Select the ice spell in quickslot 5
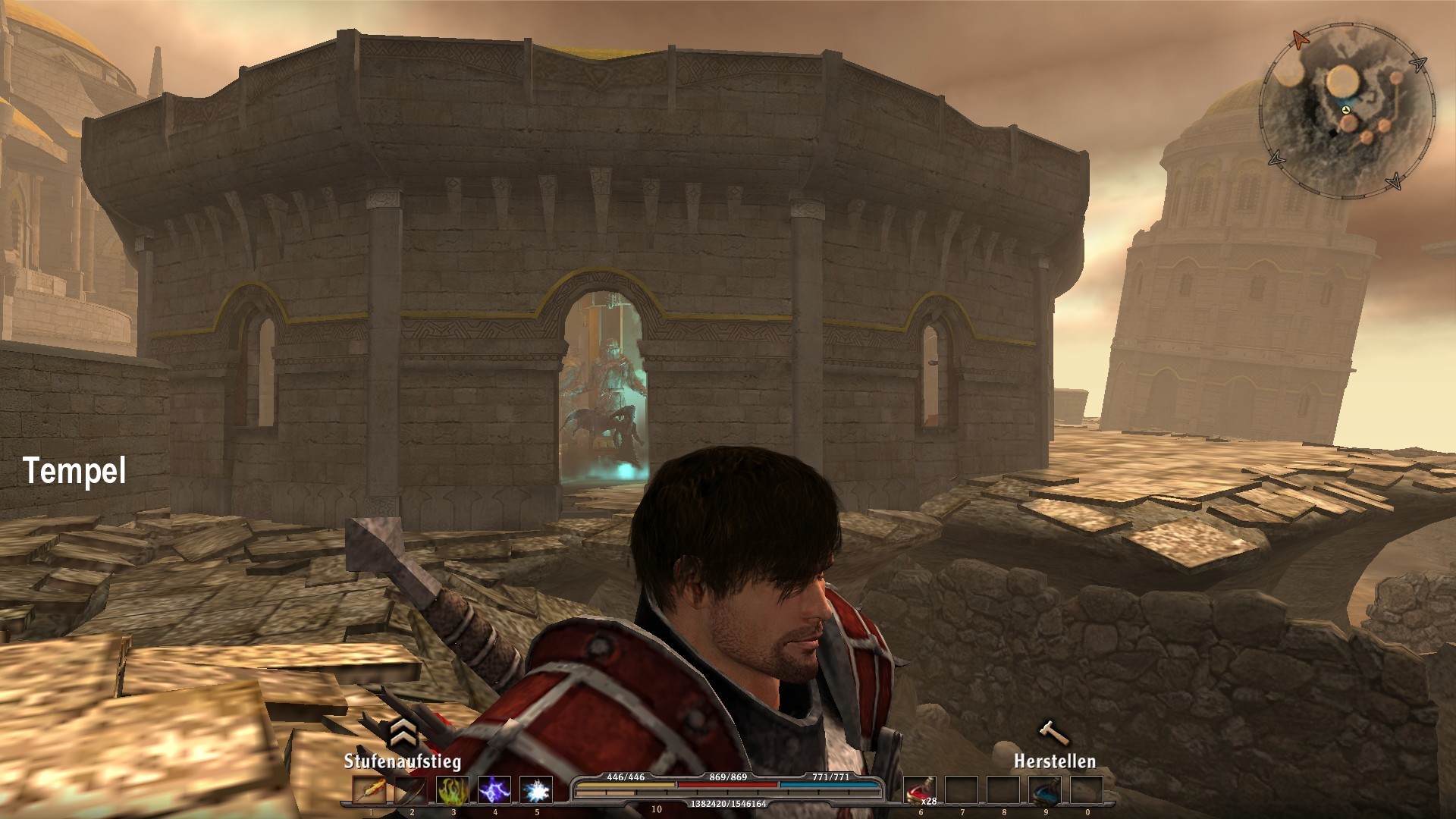 pos(536,789)
